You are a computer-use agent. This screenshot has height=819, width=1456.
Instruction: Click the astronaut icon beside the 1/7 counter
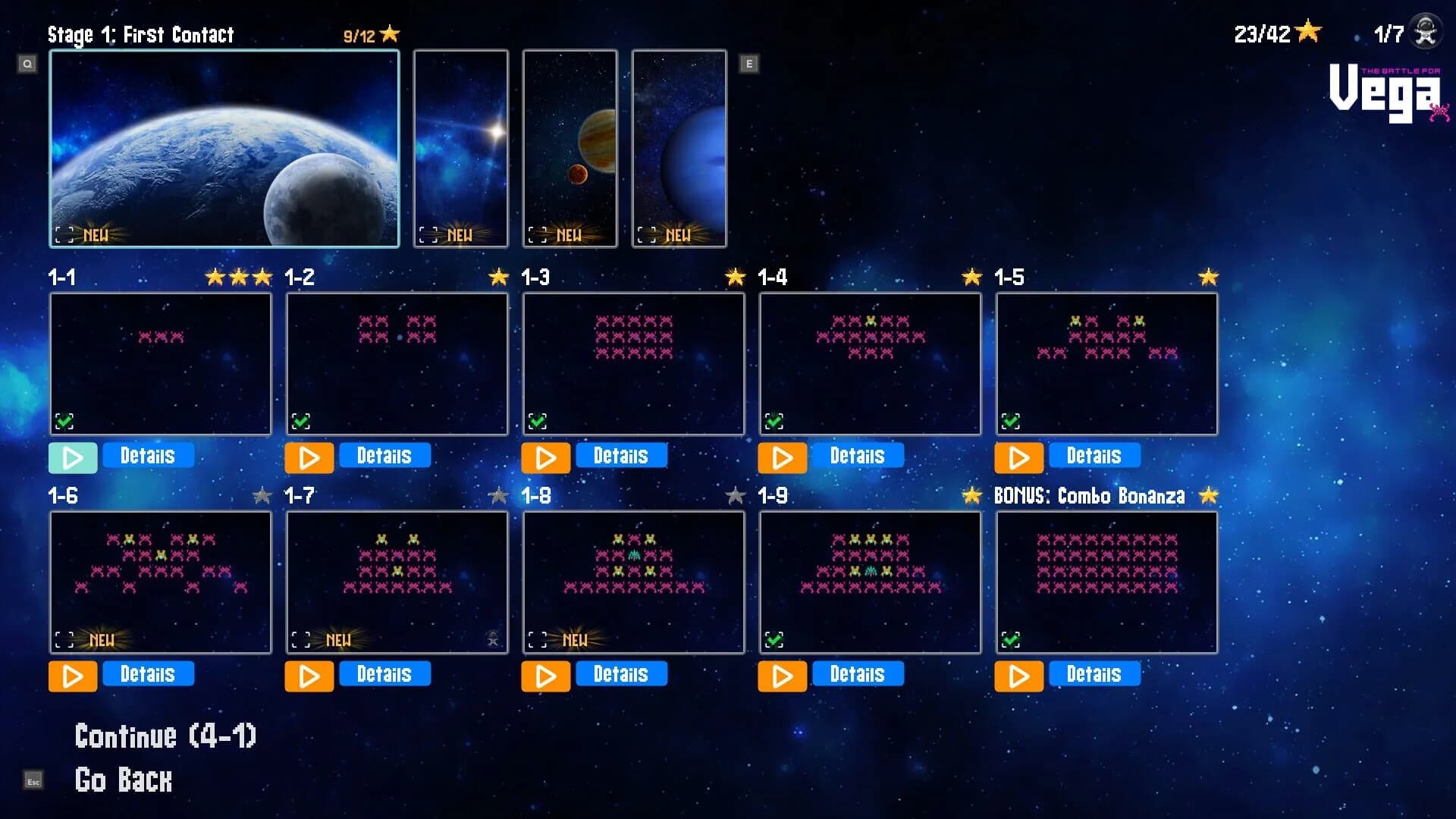pos(1424,31)
